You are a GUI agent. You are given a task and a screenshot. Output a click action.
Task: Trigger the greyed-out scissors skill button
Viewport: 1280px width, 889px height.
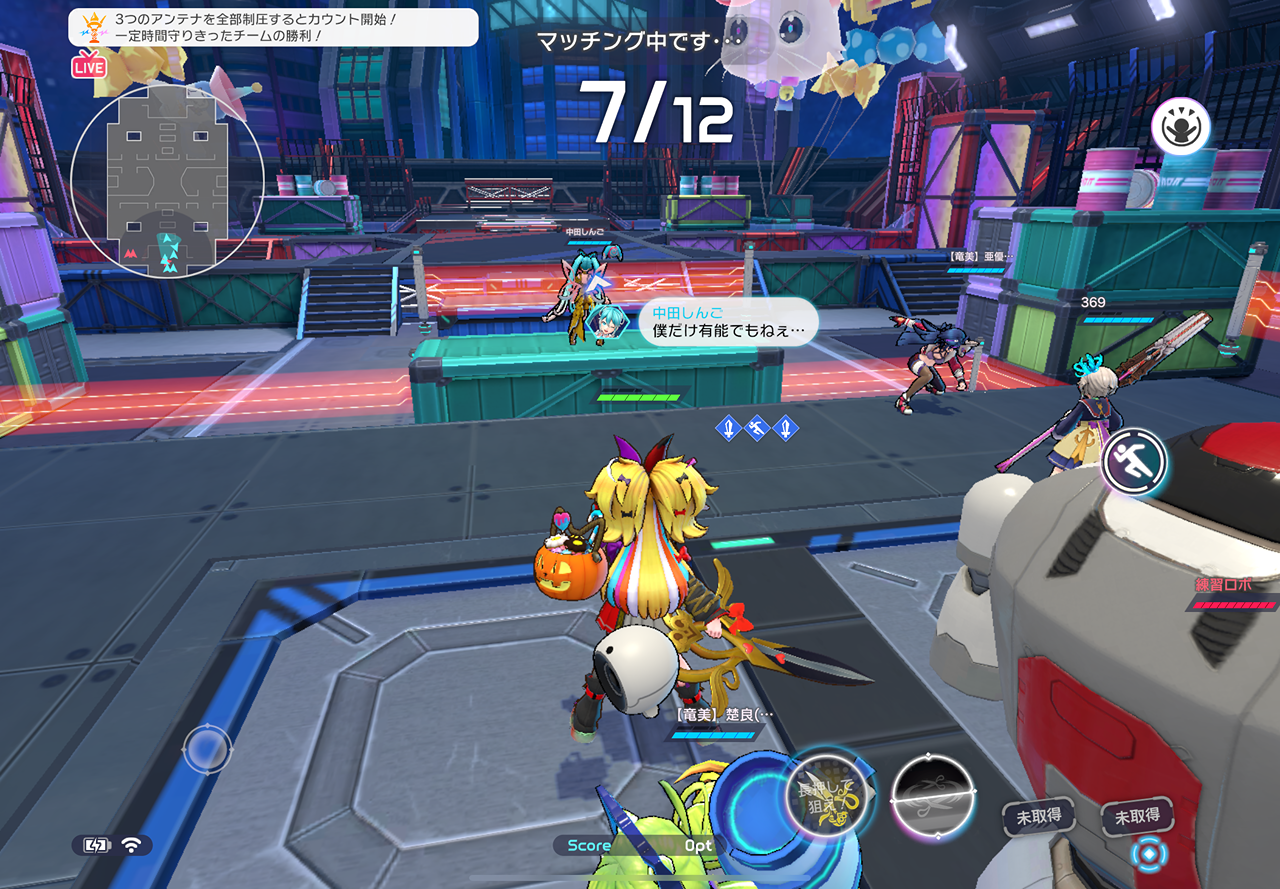coord(933,795)
